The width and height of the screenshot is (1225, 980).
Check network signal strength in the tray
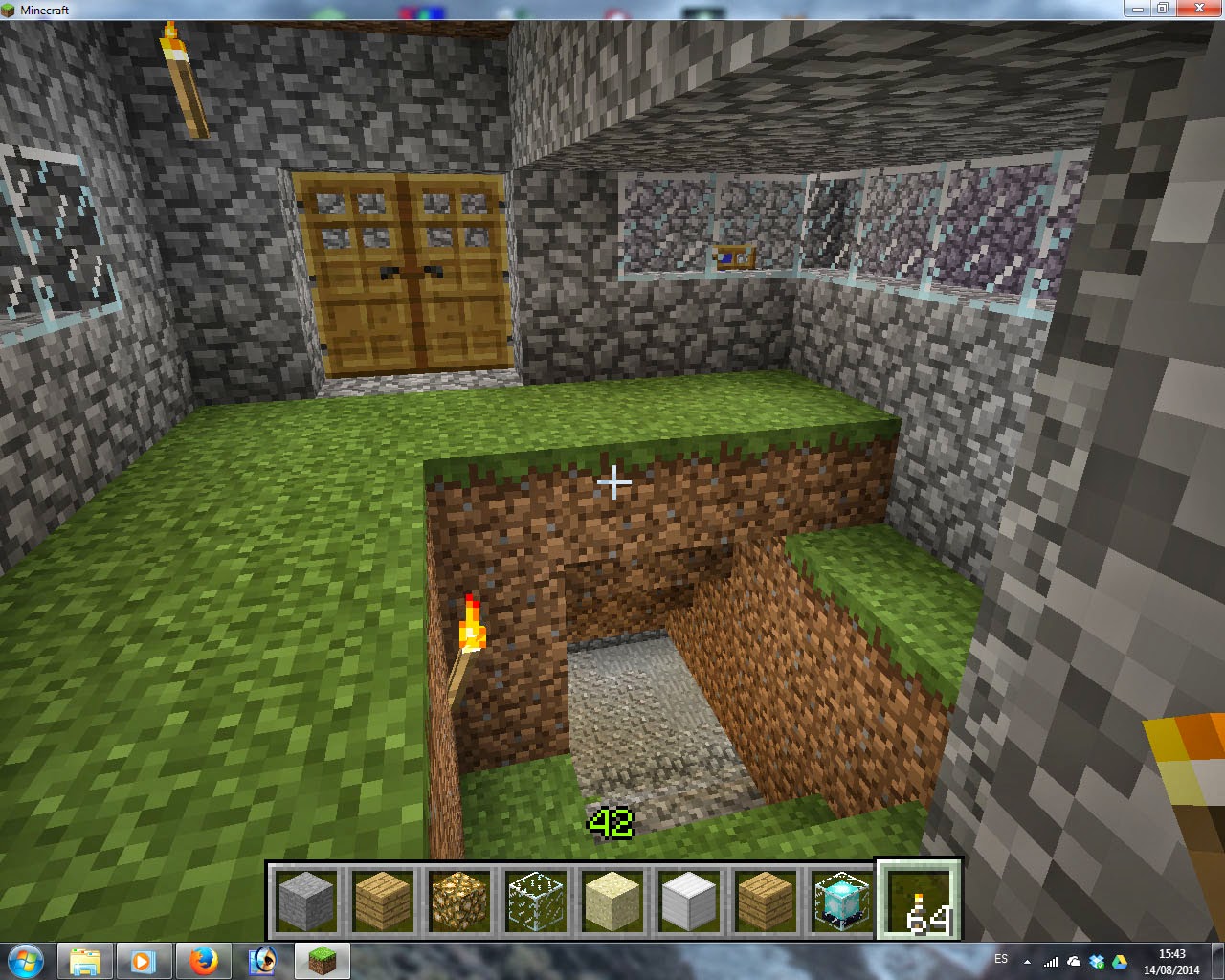tap(1051, 960)
